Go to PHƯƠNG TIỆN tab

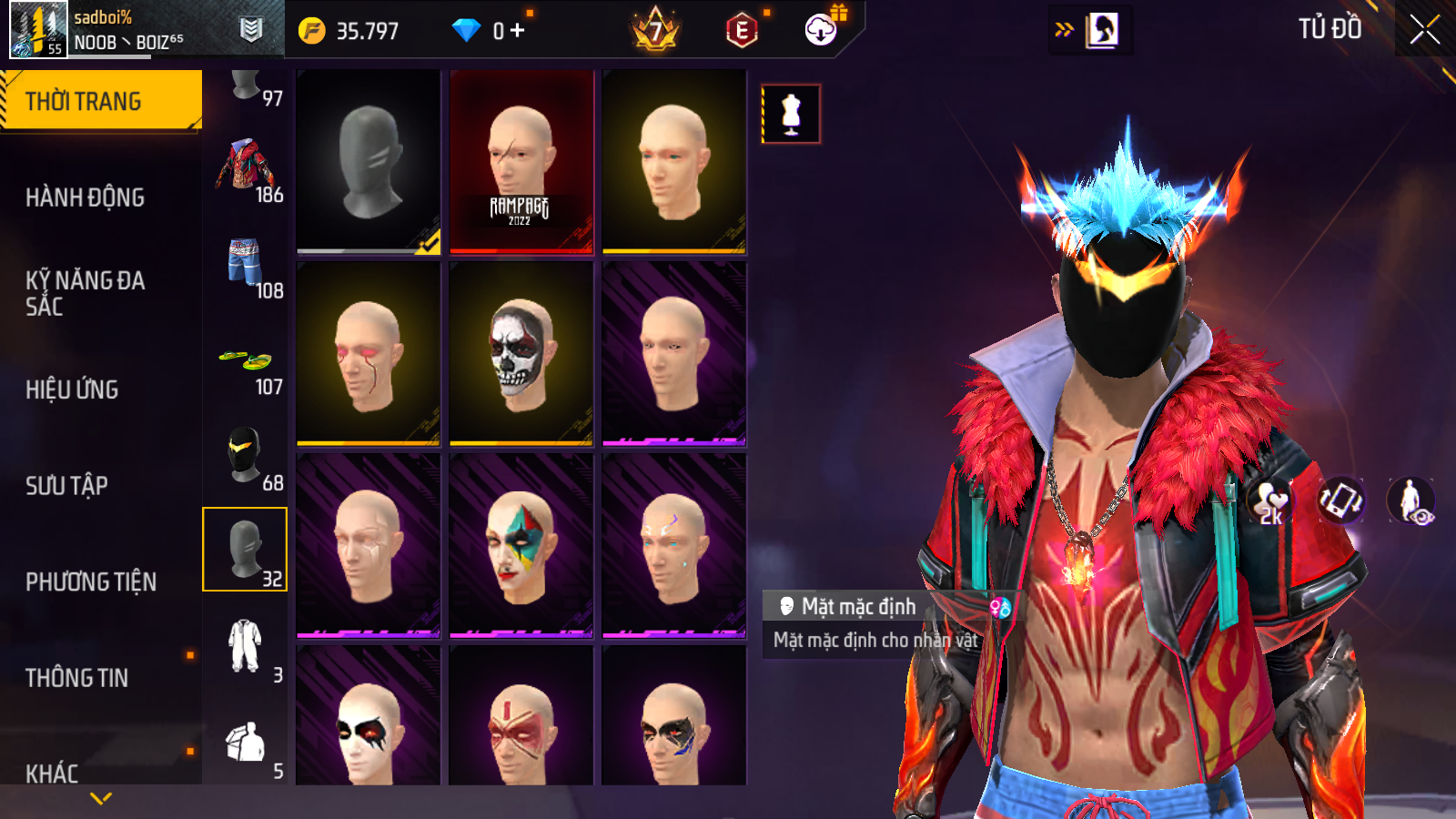(x=91, y=581)
